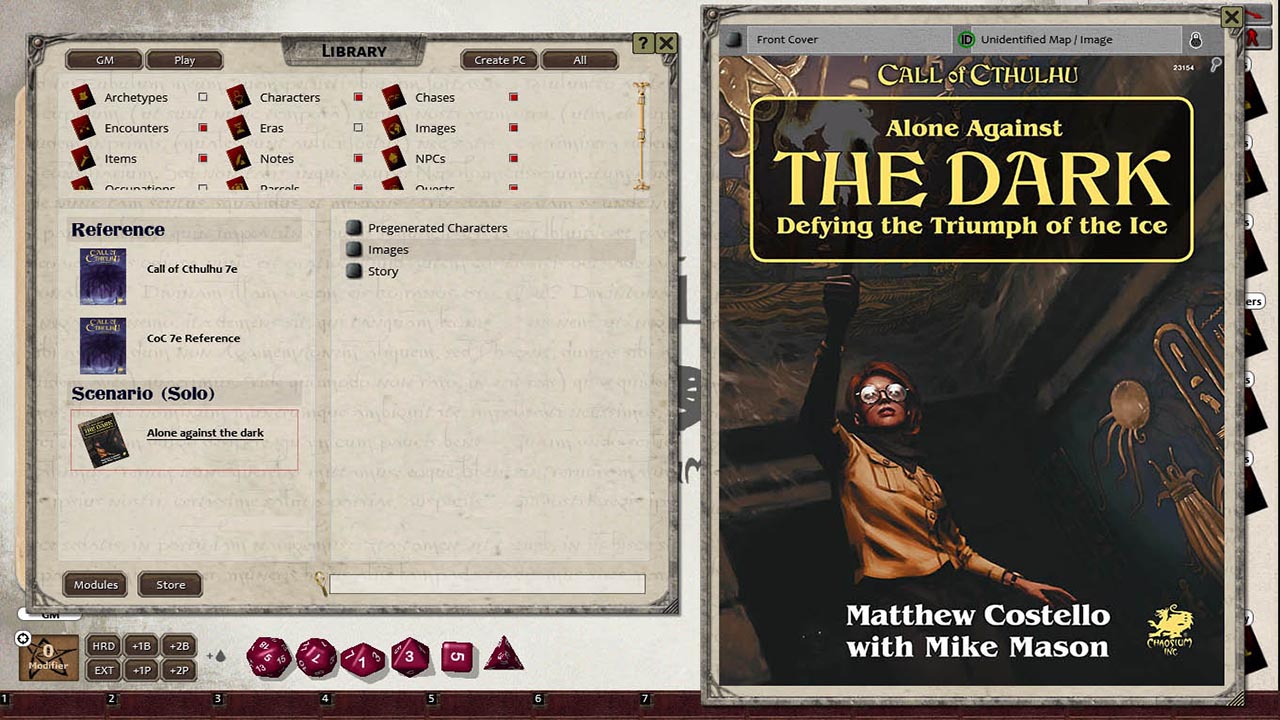Screen dimensions: 1280x720
Task: Select the Front Cover tab
Action: click(848, 39)
